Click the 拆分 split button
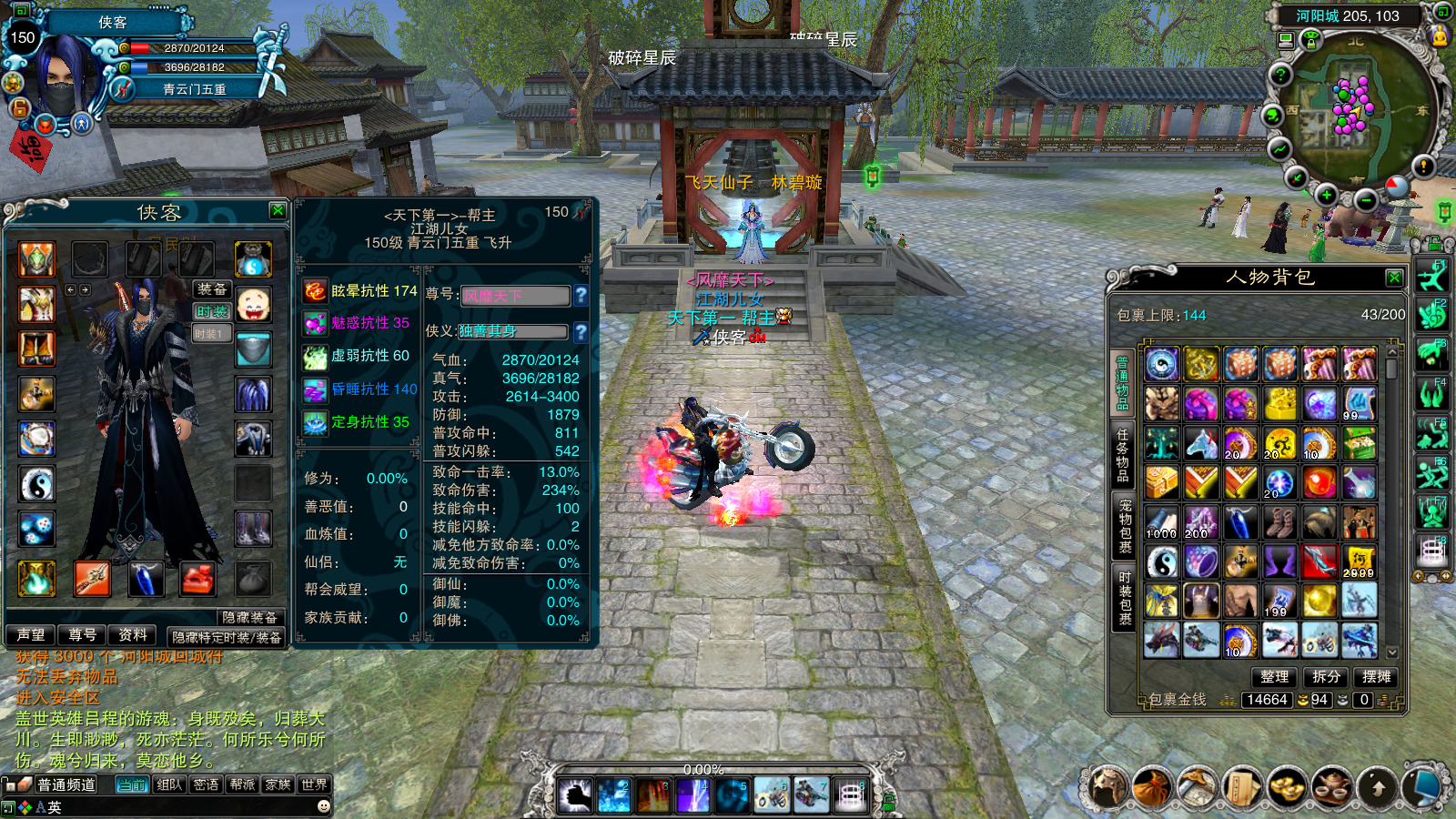 point(1326,677)
